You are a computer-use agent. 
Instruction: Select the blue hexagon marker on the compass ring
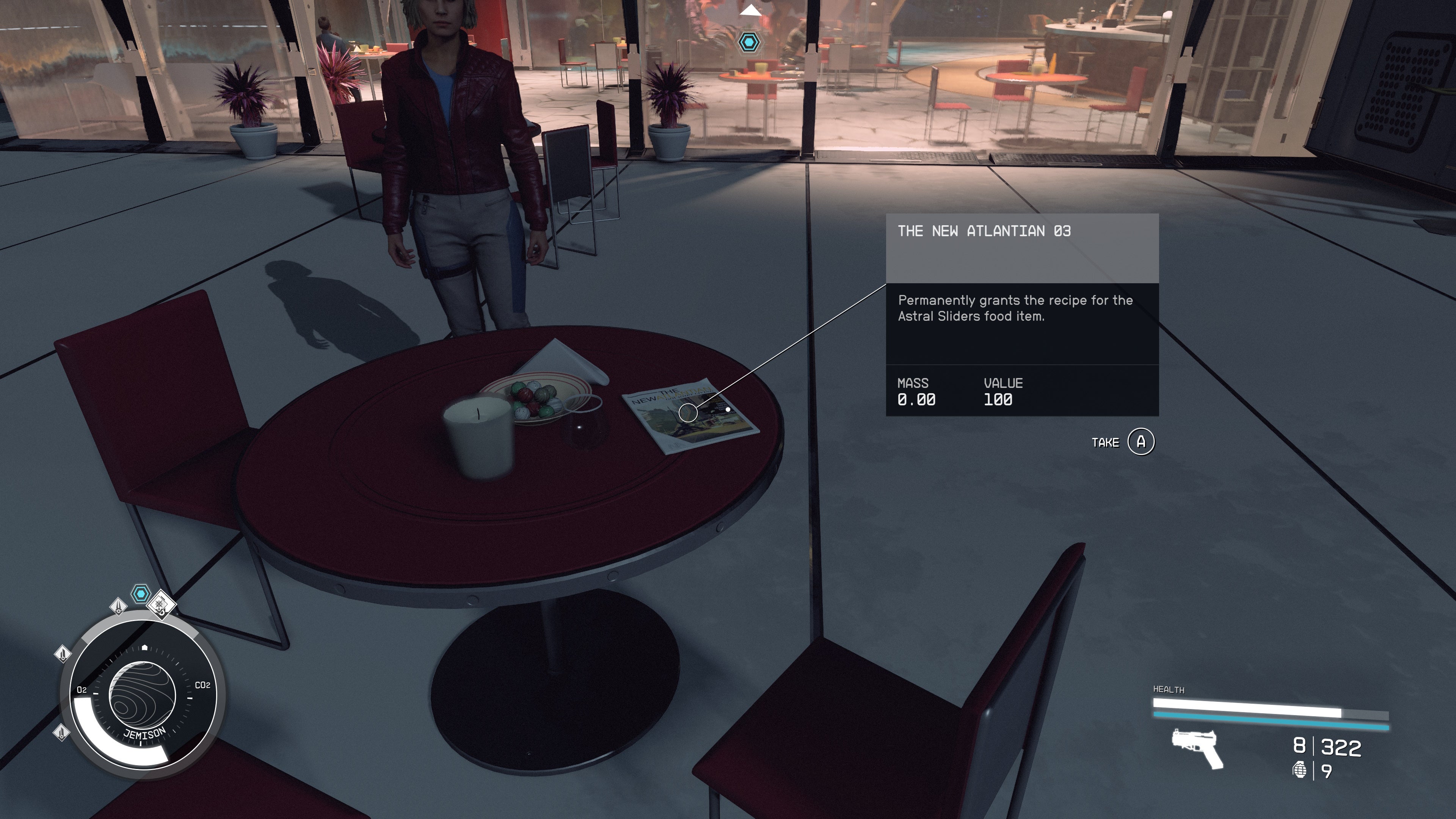click(140, 594)
